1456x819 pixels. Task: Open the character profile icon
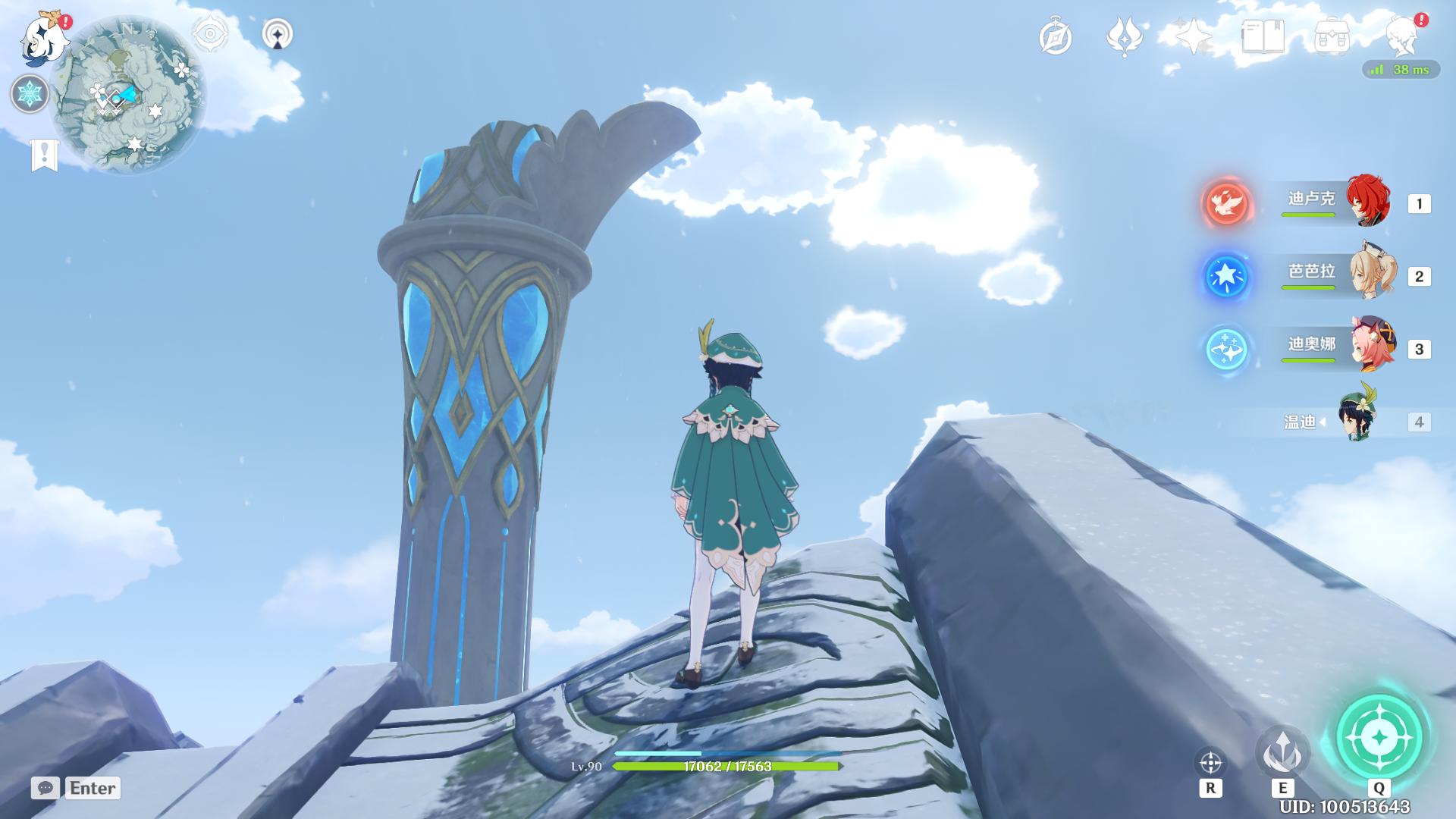click(x=1402, y=36)
